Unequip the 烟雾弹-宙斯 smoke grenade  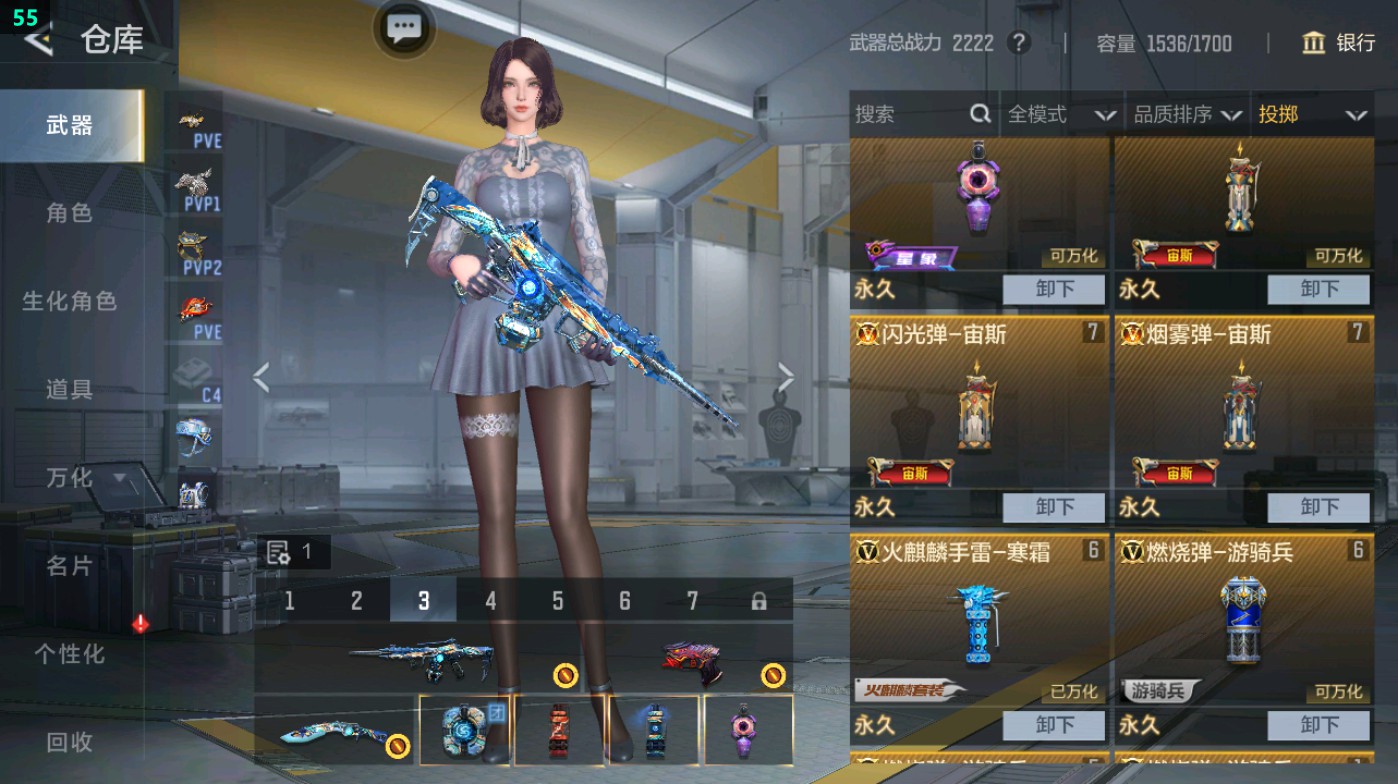click(1319, 507)
